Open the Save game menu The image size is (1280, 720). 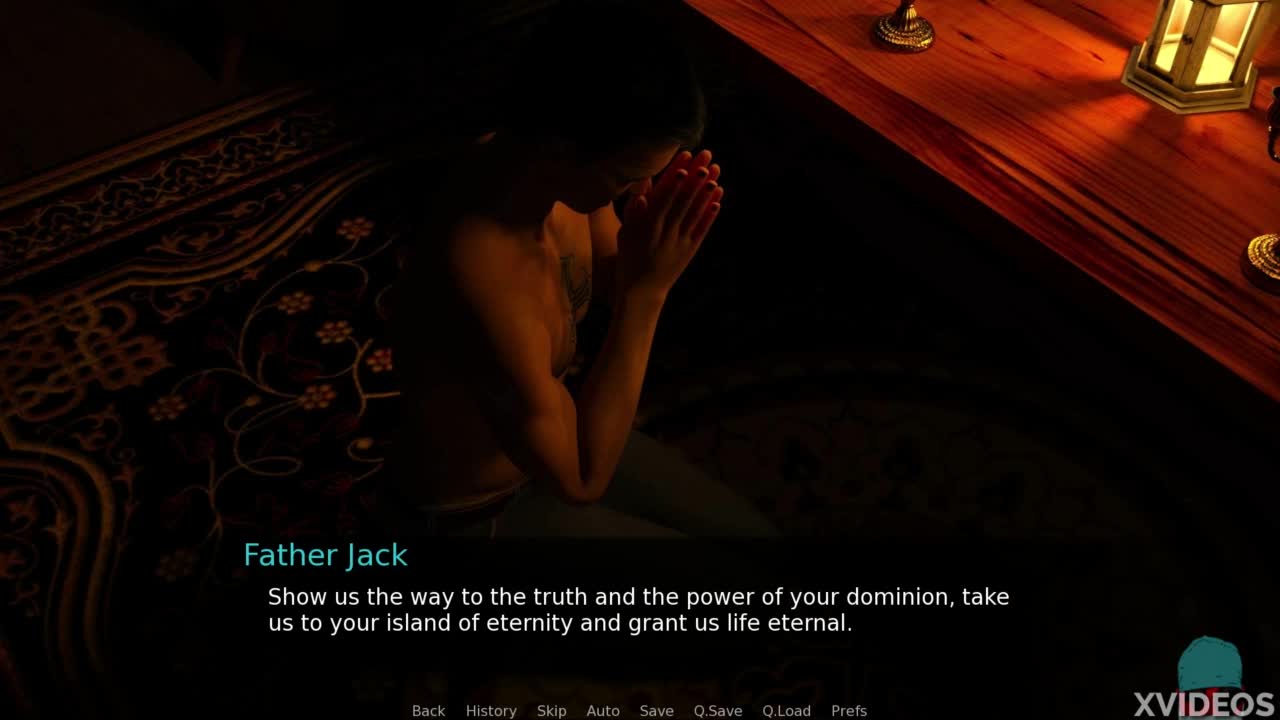pyautogui.click(x=656, y=711)
